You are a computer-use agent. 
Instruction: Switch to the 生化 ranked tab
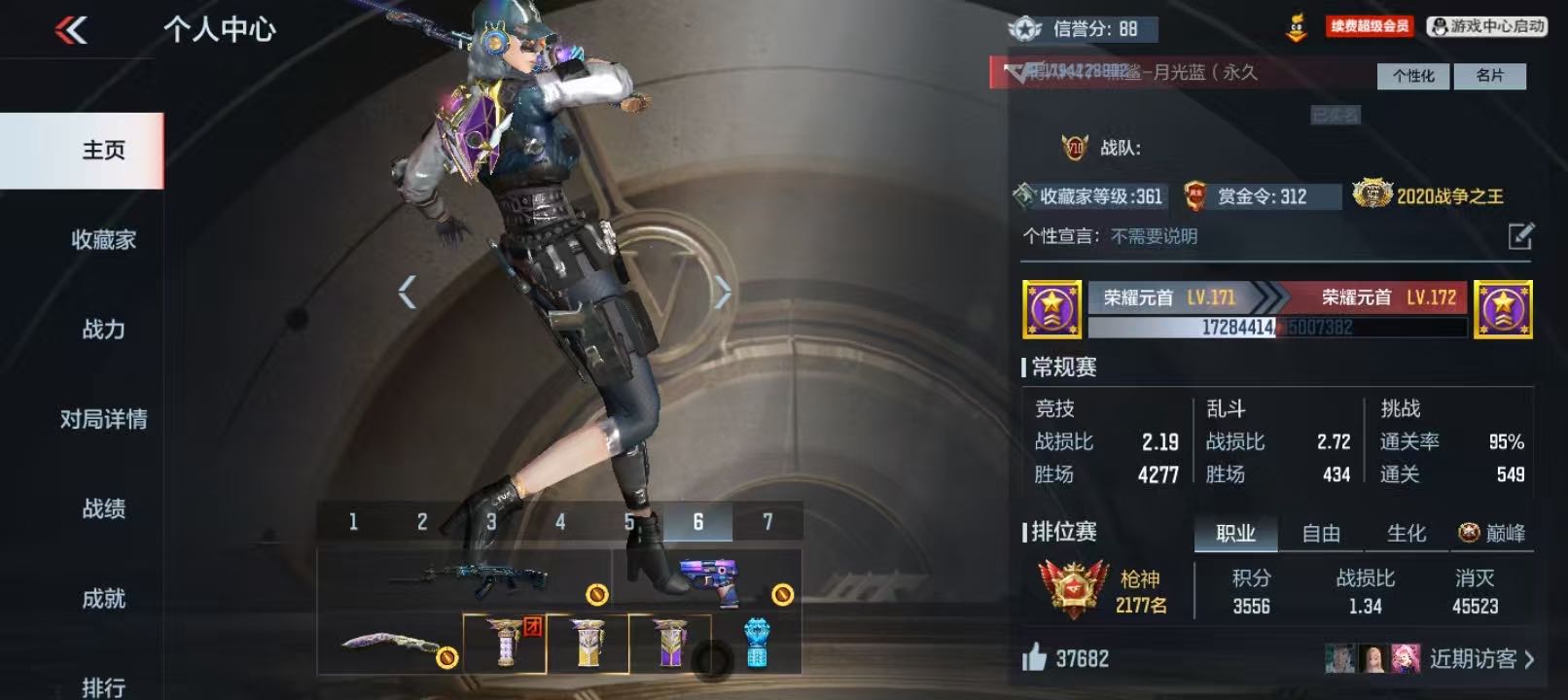tap(1406, 533)
